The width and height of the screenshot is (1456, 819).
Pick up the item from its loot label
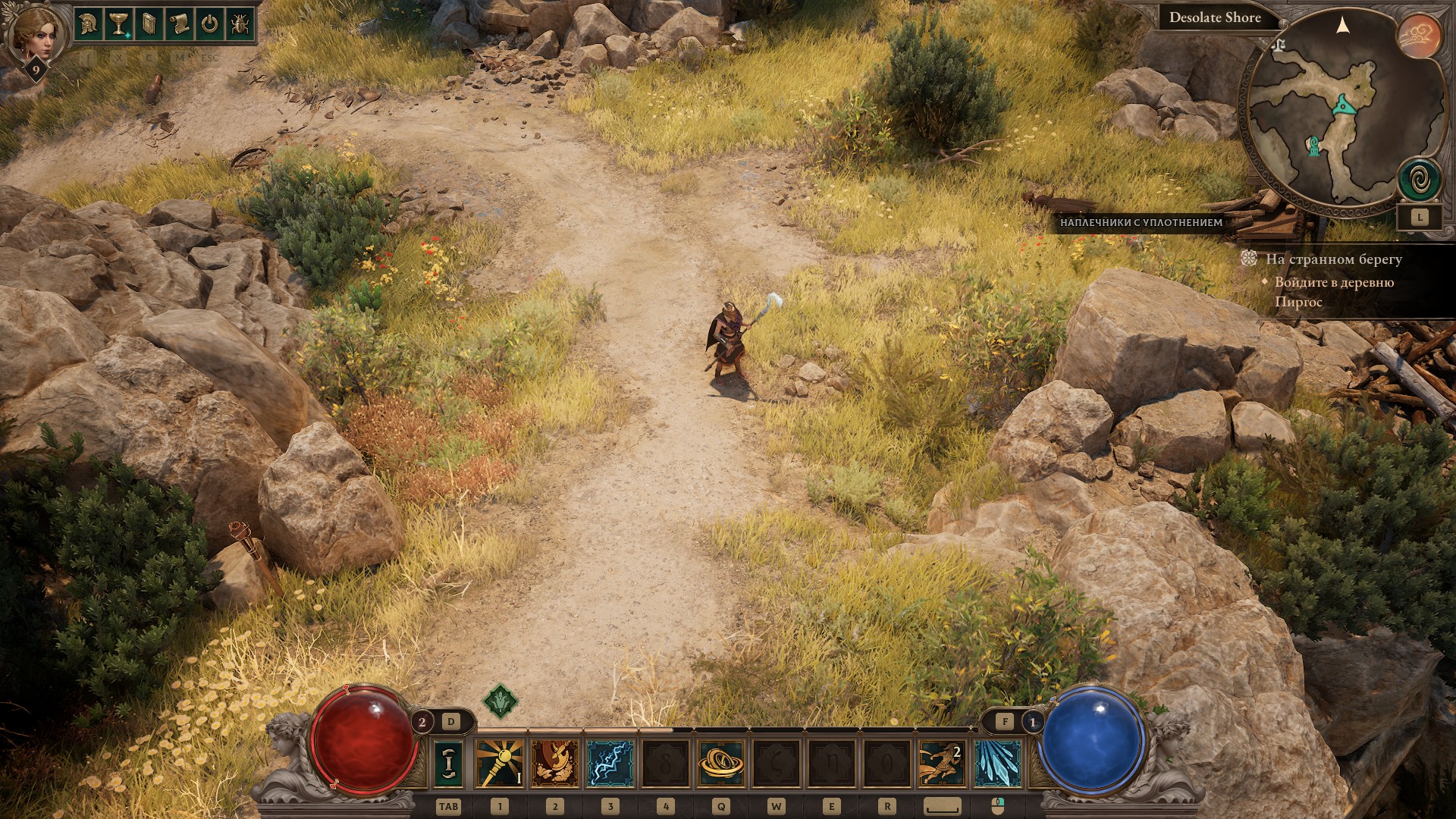pos(1141,222)
